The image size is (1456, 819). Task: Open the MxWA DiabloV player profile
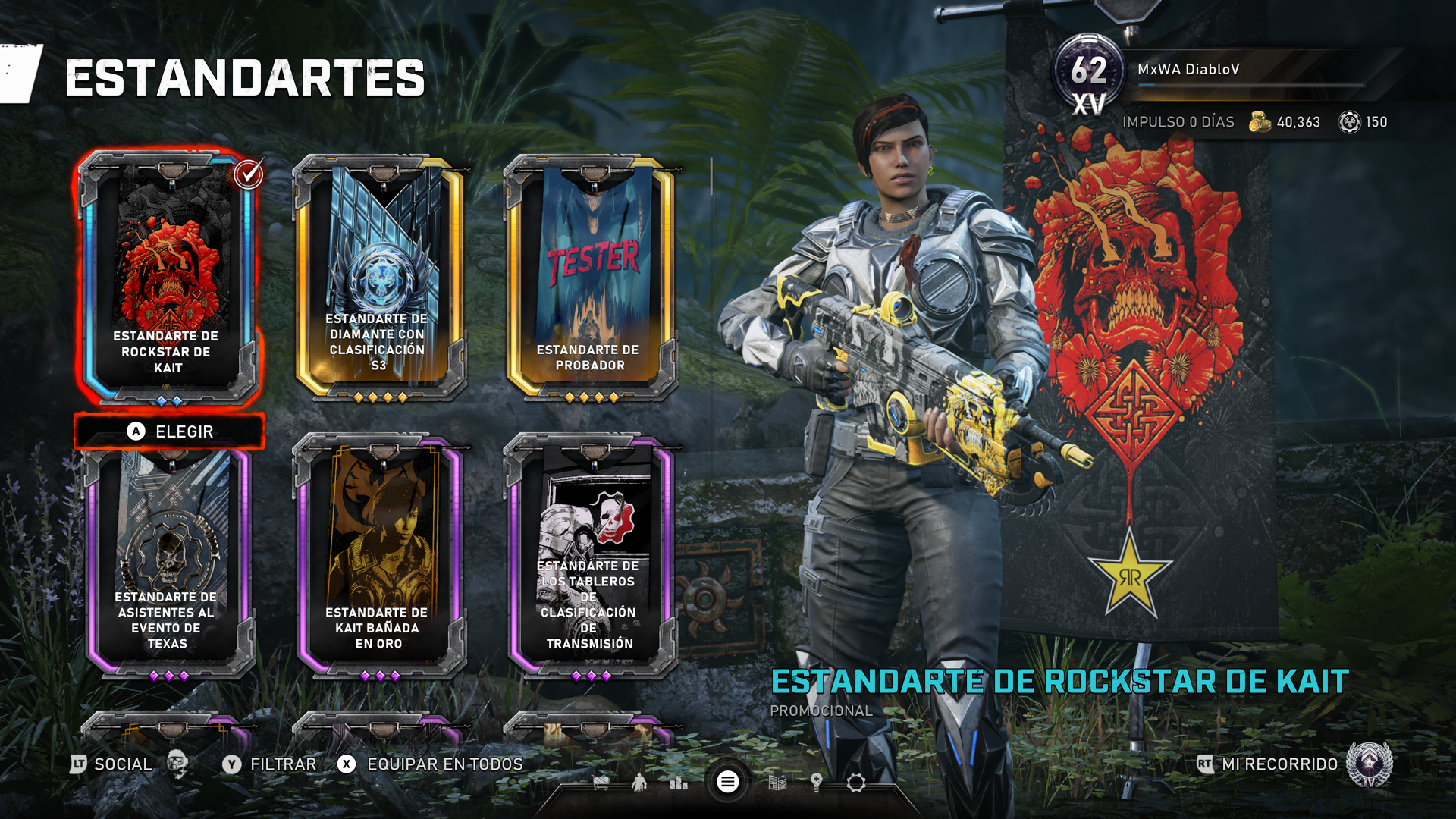click(x=1188, y=70)
